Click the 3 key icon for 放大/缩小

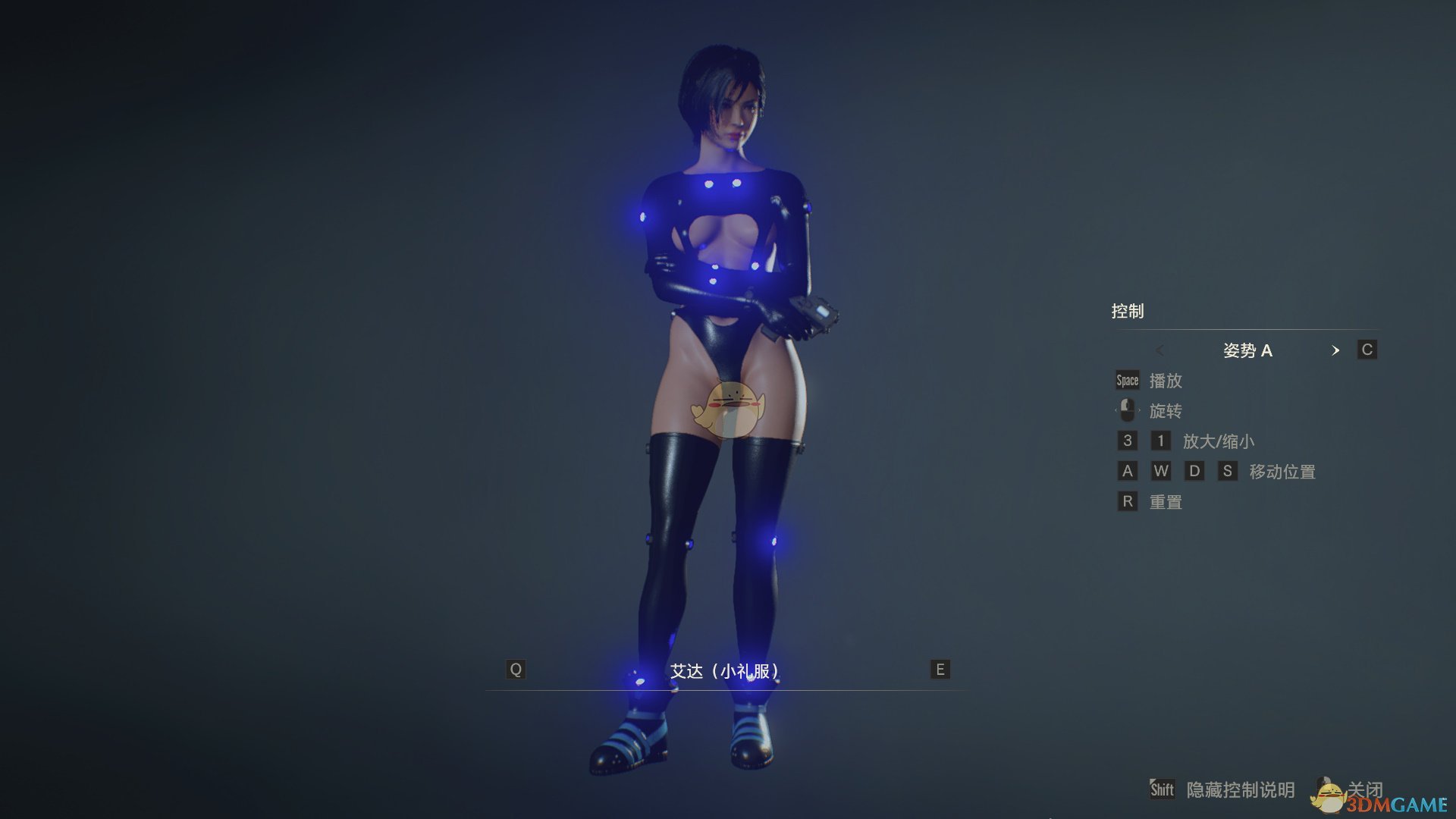[x=1127, y=441]
